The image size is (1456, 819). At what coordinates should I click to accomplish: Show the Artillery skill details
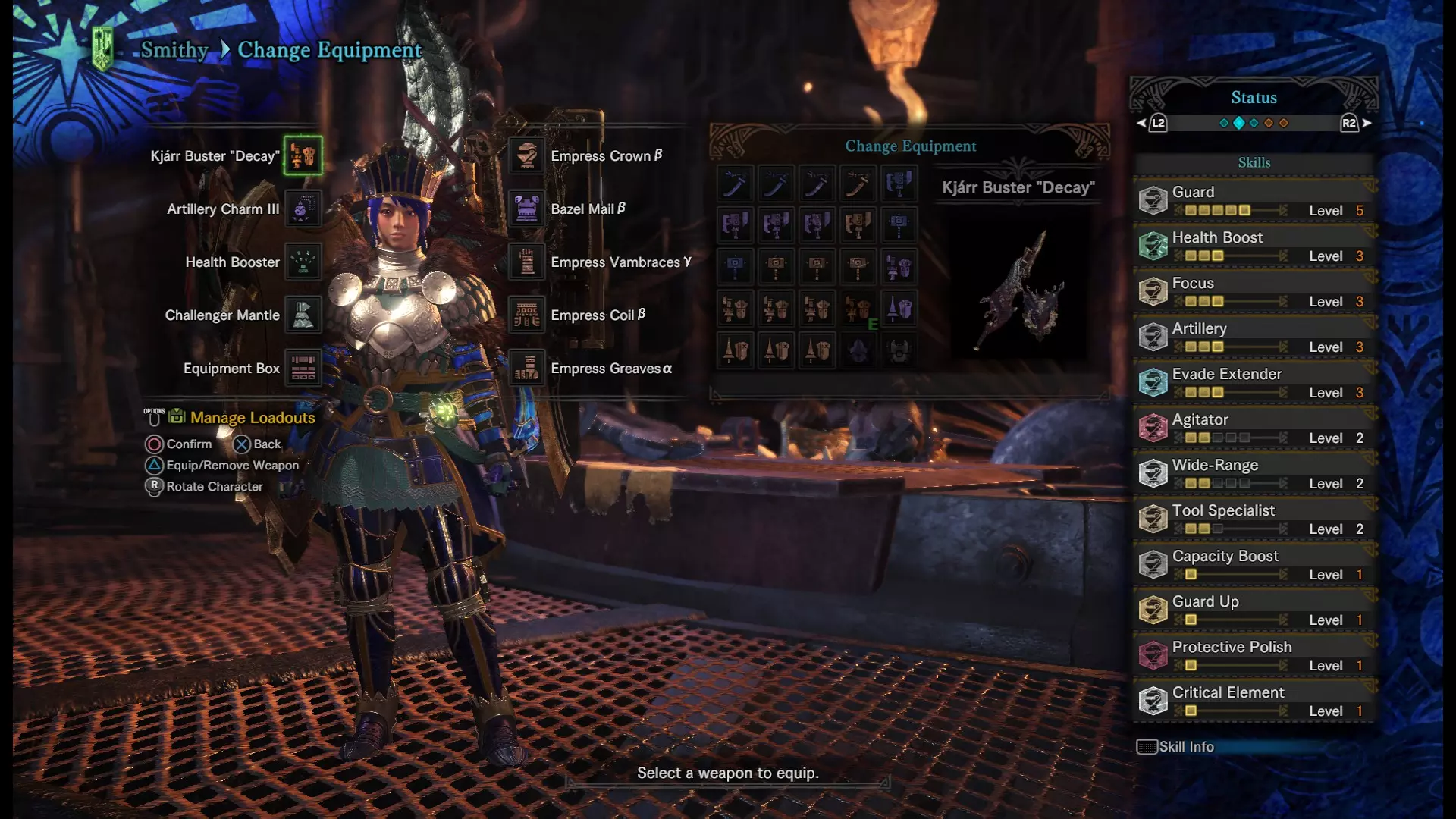click(x=1254, y=337)
